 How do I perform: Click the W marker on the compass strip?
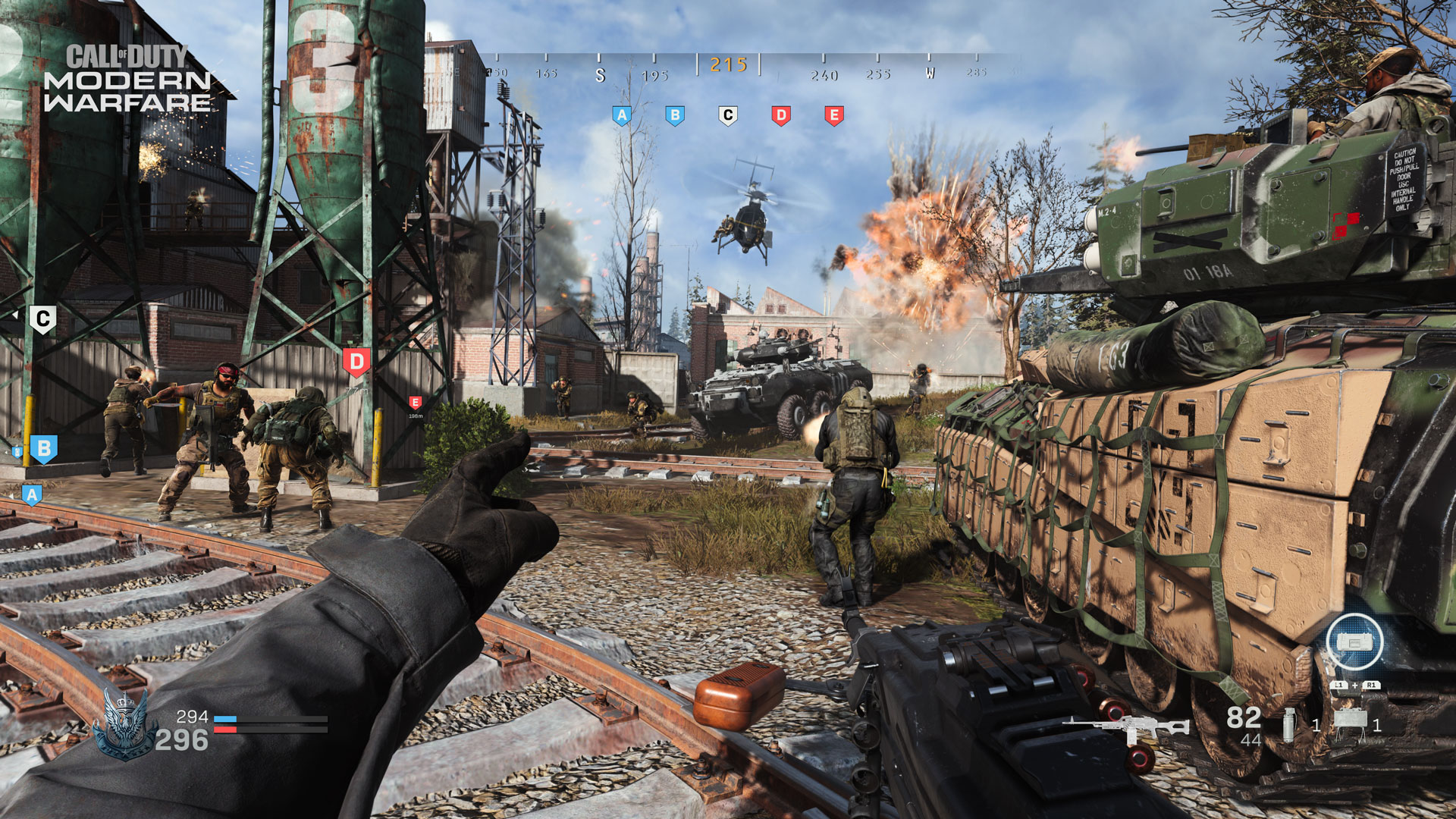tap(928, 75)
